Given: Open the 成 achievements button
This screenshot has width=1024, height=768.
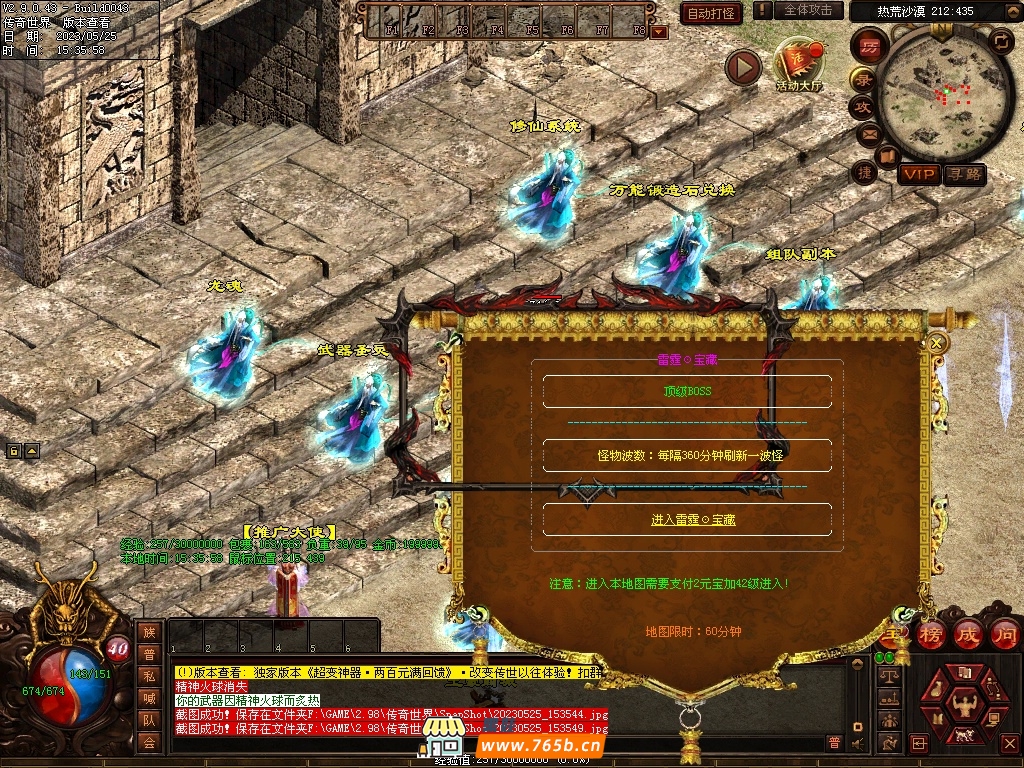Looking at the screenshot, I should click(x=968, y=634).
